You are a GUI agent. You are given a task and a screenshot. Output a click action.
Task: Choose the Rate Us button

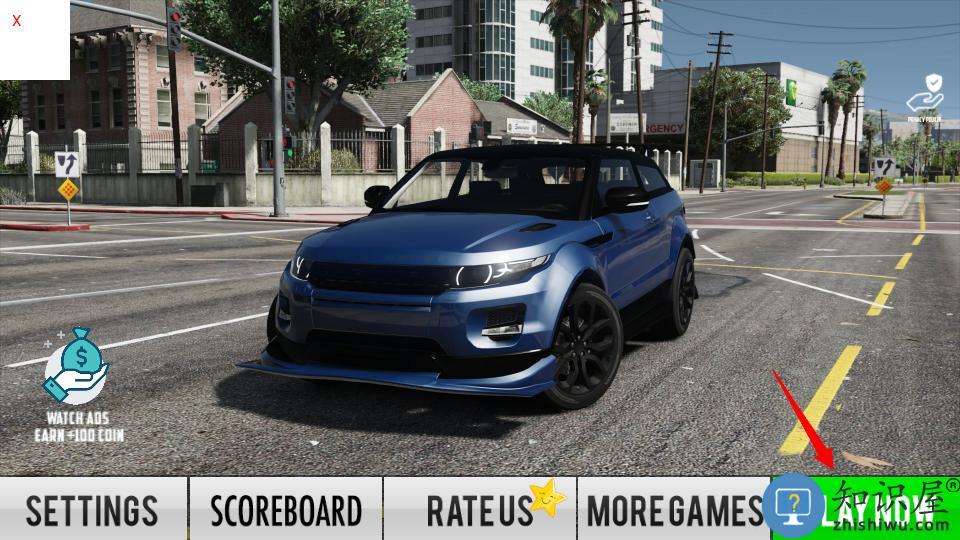pos(480,509)
